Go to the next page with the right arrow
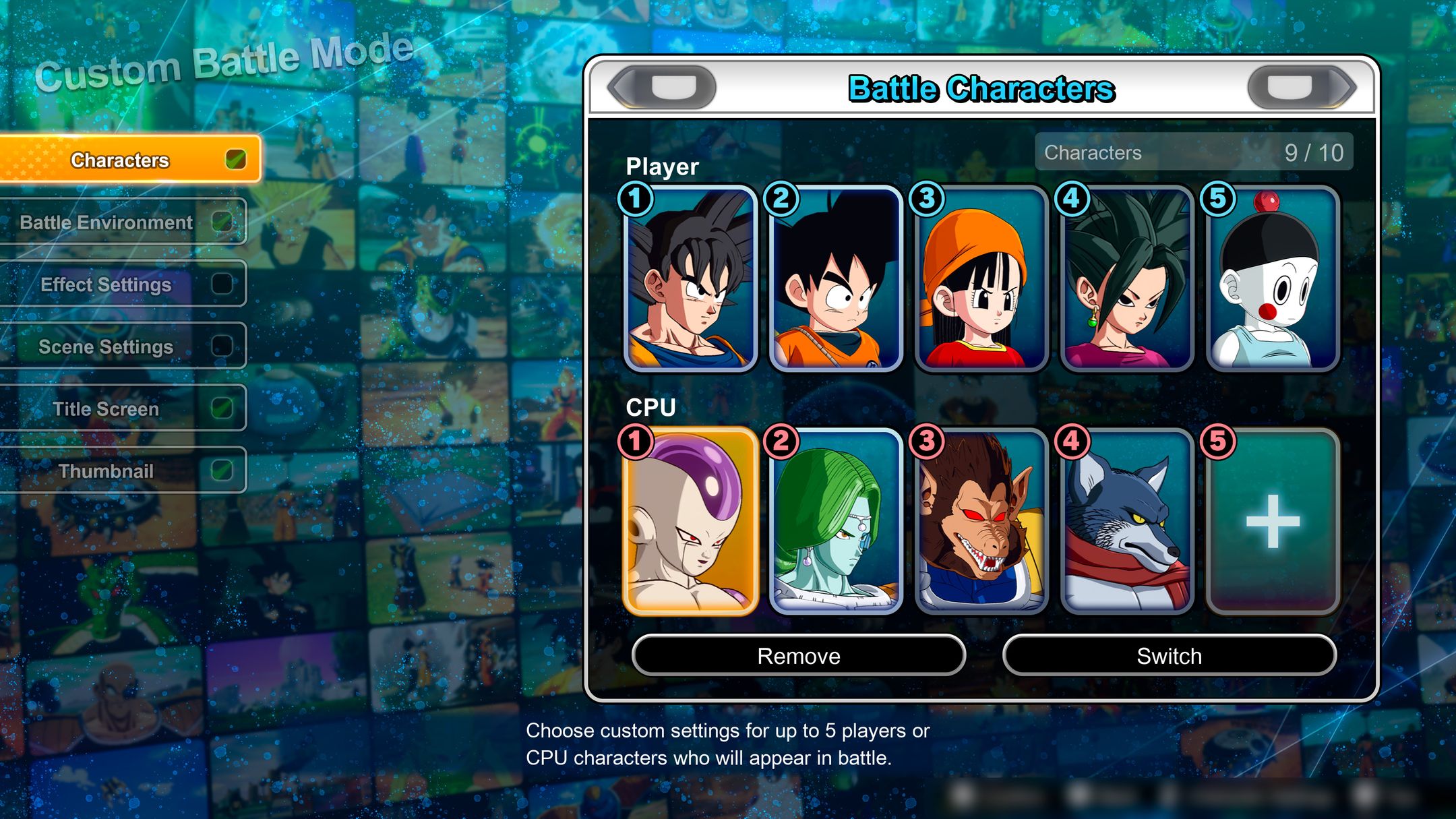 pyautogui.click(x=1301, y=88)
